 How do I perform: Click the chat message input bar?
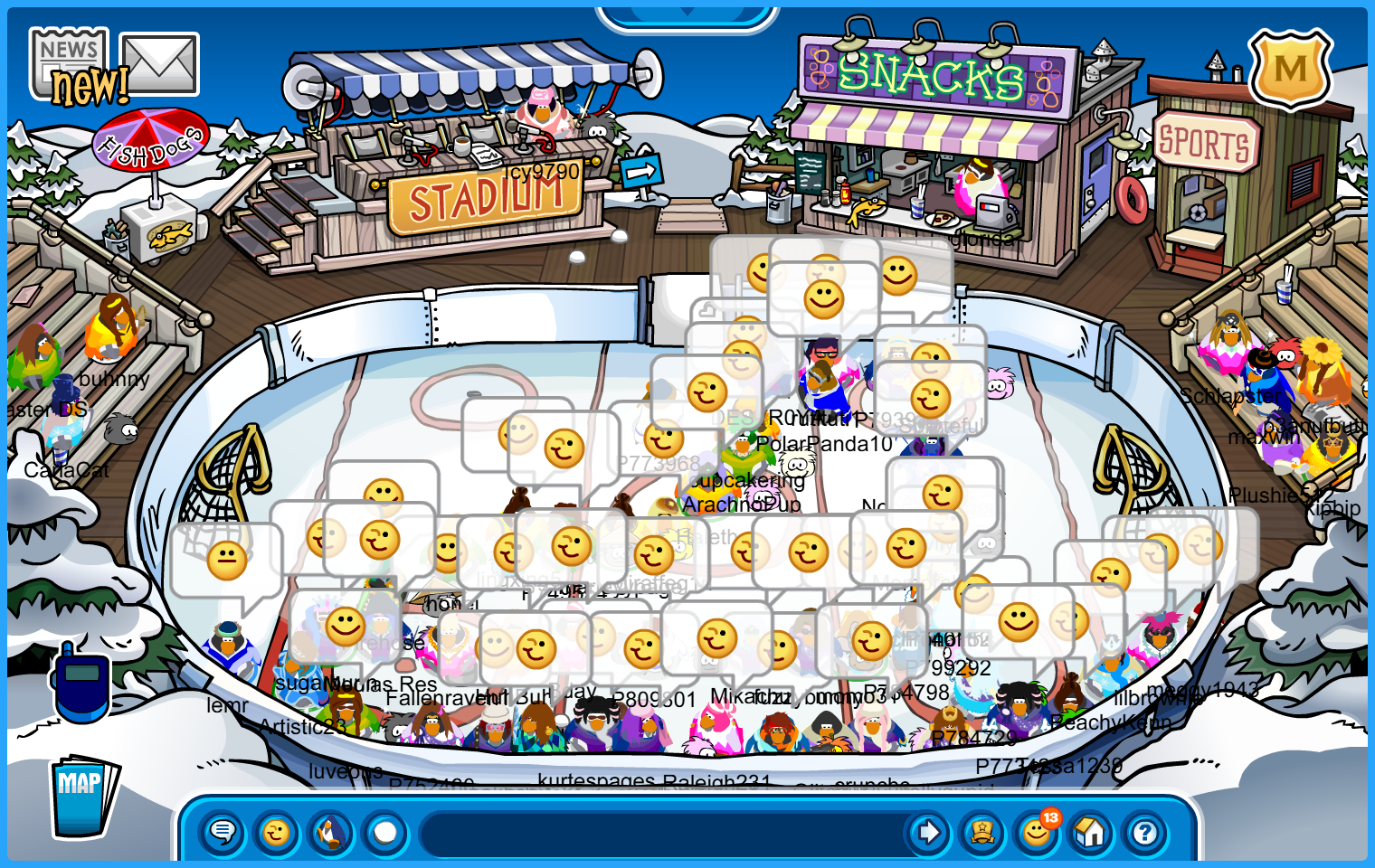[x=665, y=832]
